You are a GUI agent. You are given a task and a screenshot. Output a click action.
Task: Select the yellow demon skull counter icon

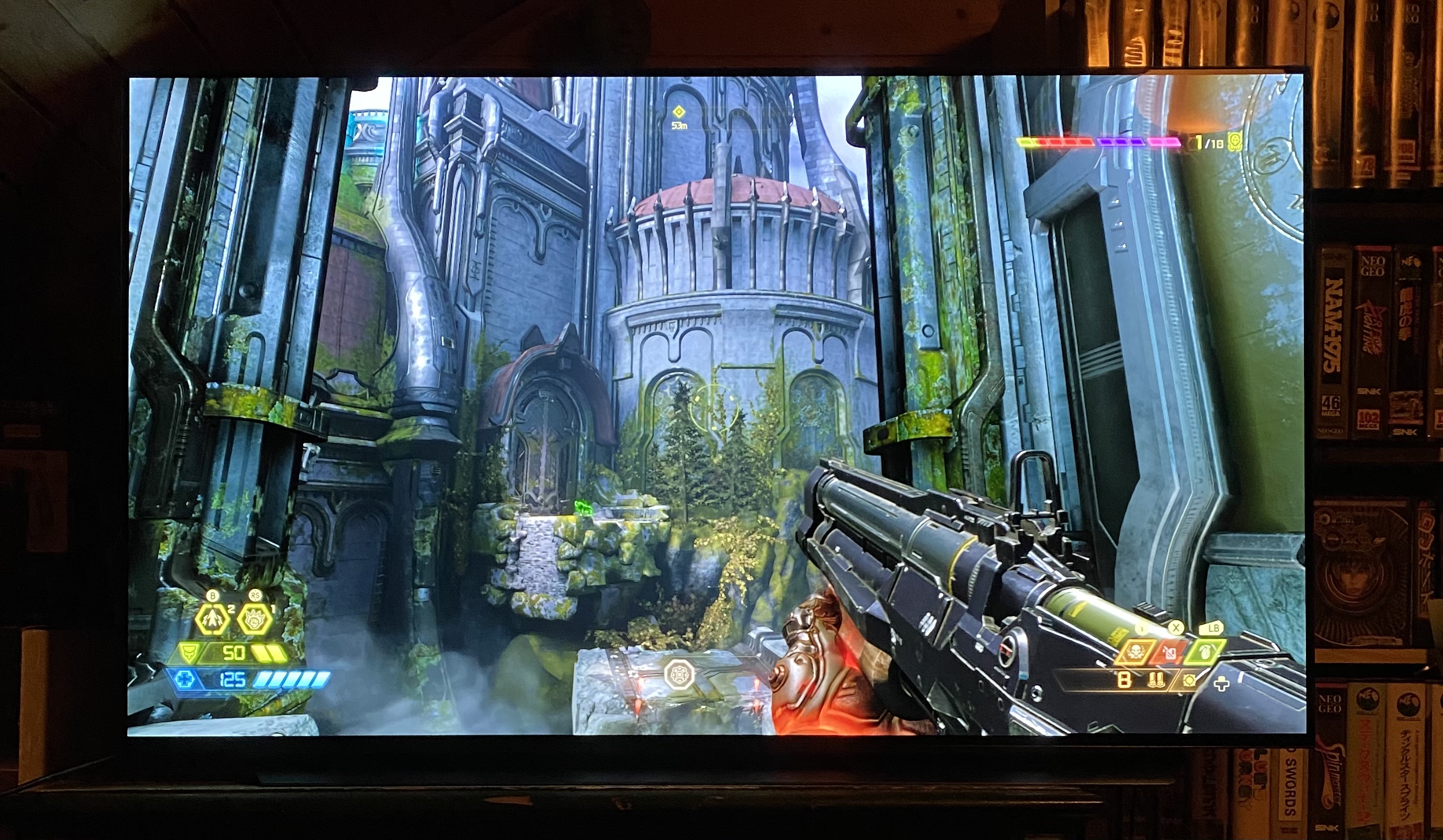click(x=1235, y=142)
